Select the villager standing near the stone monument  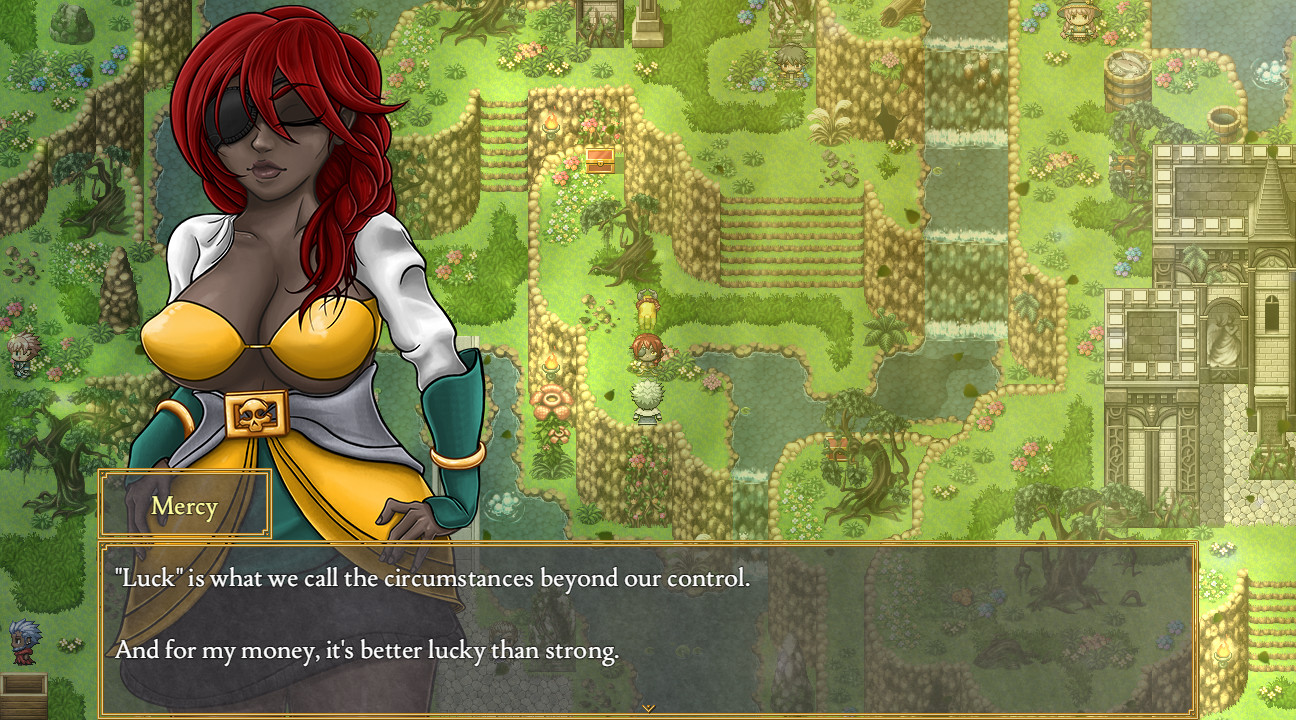tap(789, 62)
